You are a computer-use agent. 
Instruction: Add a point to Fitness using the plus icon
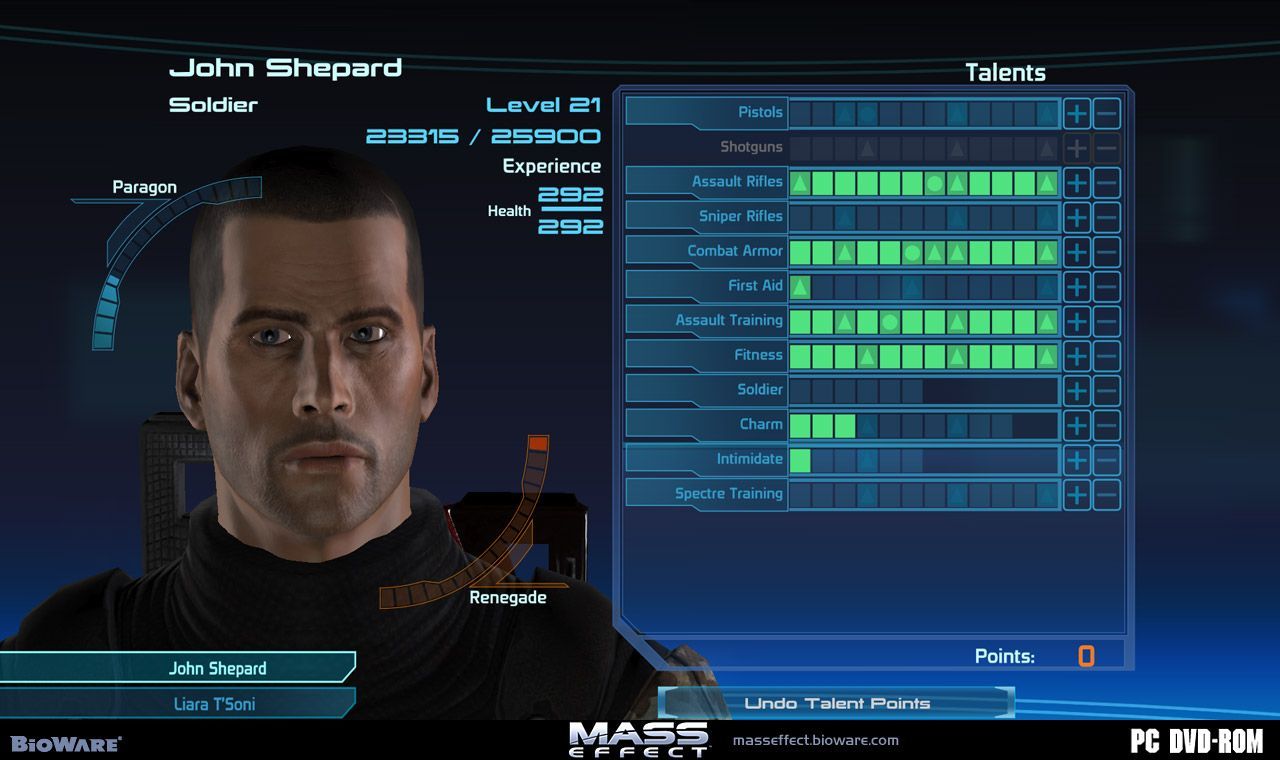tap(1077, 355)
